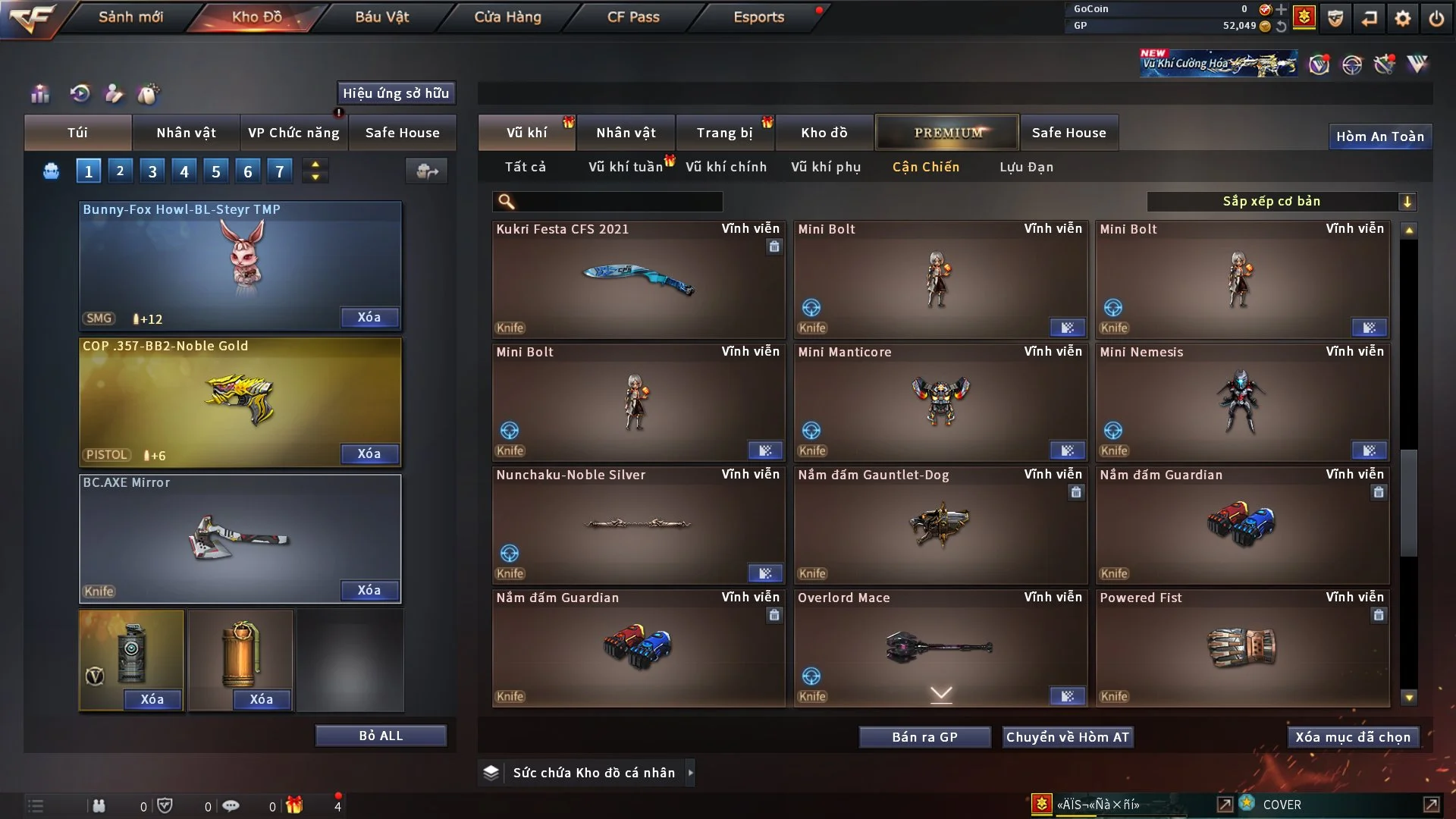1456x819 pixels.
Task: Click the Bán ra GP button
Action: pyautogui.click(x=924, y=737)
